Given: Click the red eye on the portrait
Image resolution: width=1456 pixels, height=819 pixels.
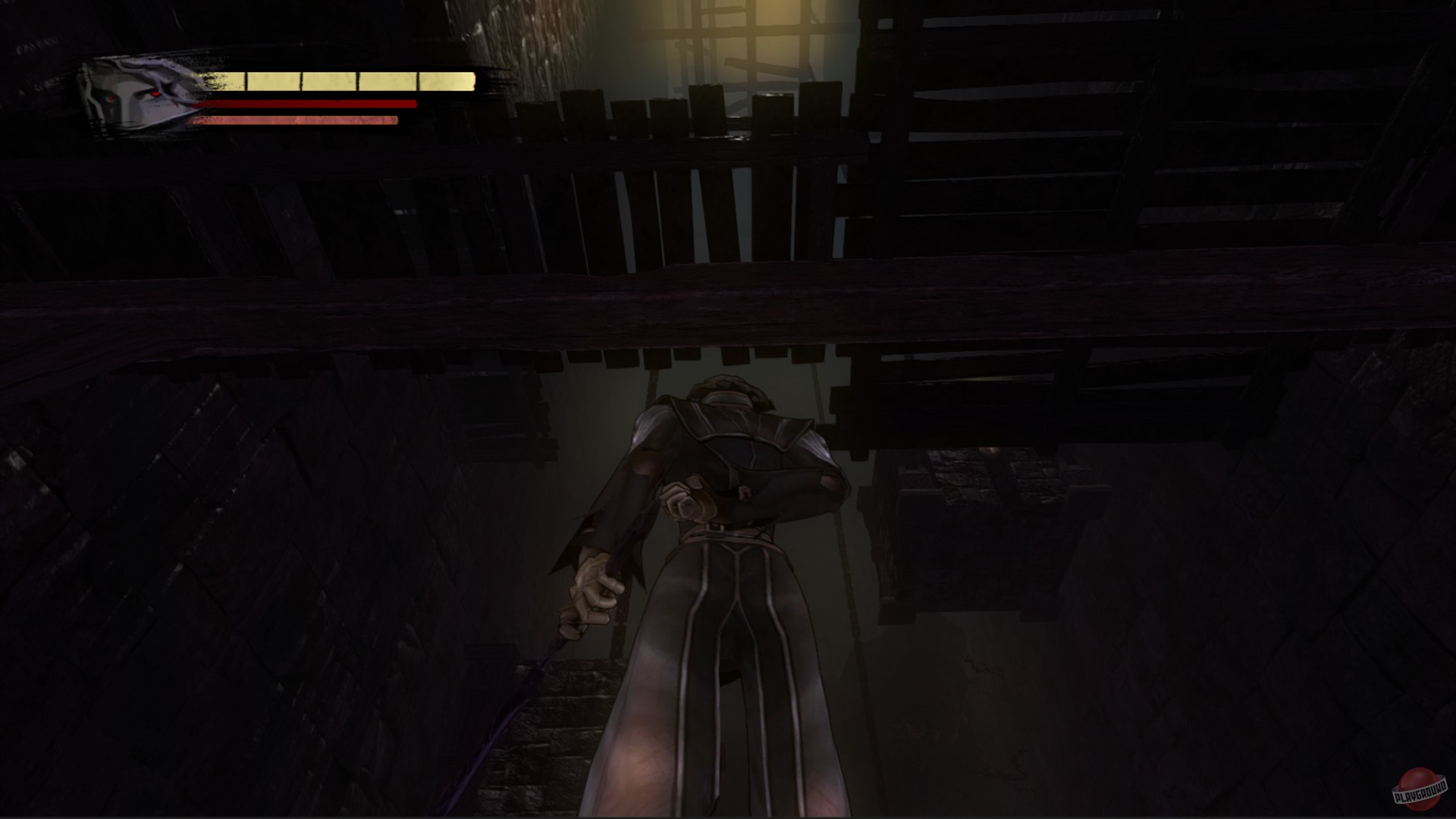Looking at the screenshot, I should (x=155, y=93).
